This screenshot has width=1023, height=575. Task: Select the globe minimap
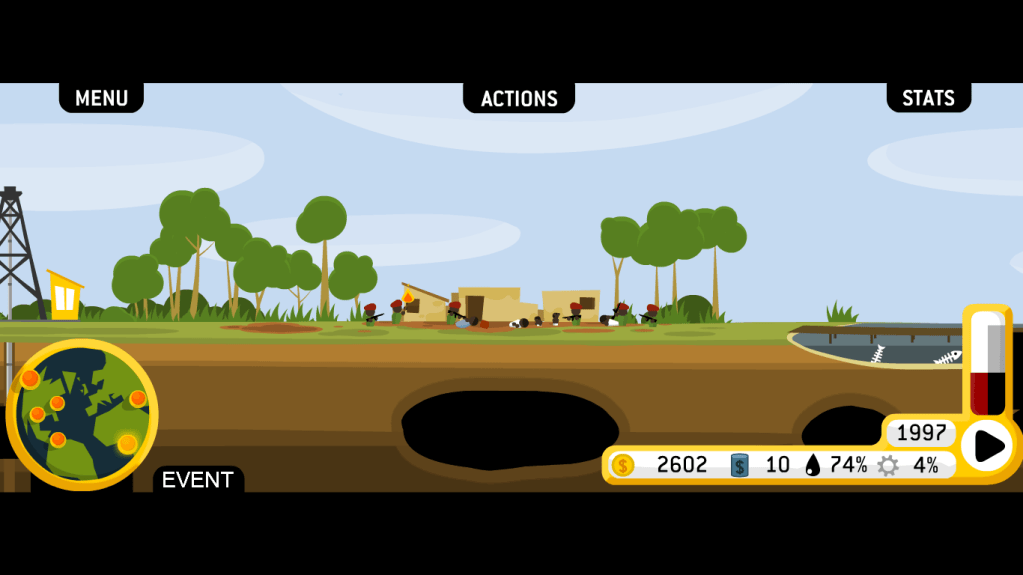coord(82,414)
